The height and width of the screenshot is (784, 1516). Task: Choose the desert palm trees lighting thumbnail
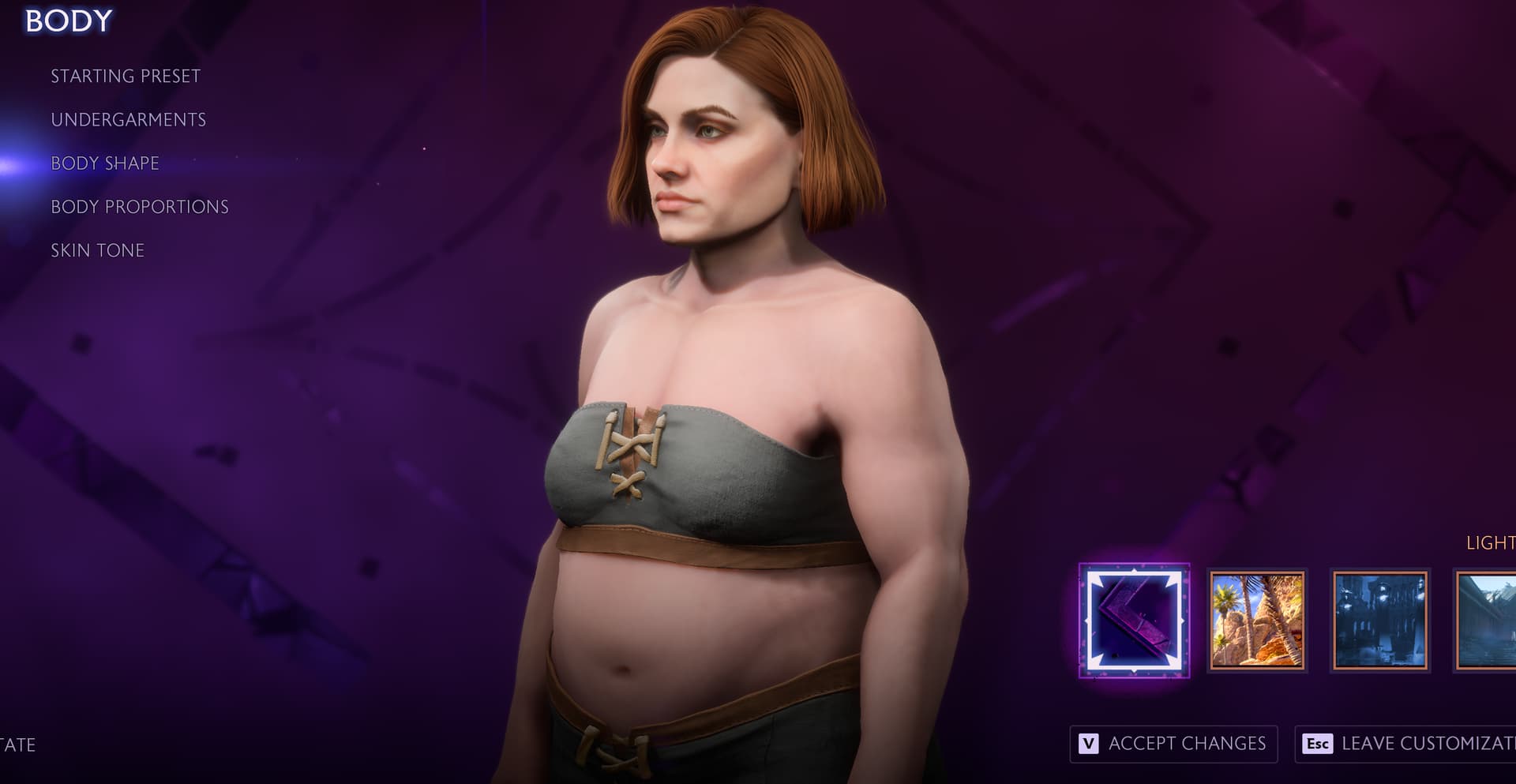tap(1257, 621)
